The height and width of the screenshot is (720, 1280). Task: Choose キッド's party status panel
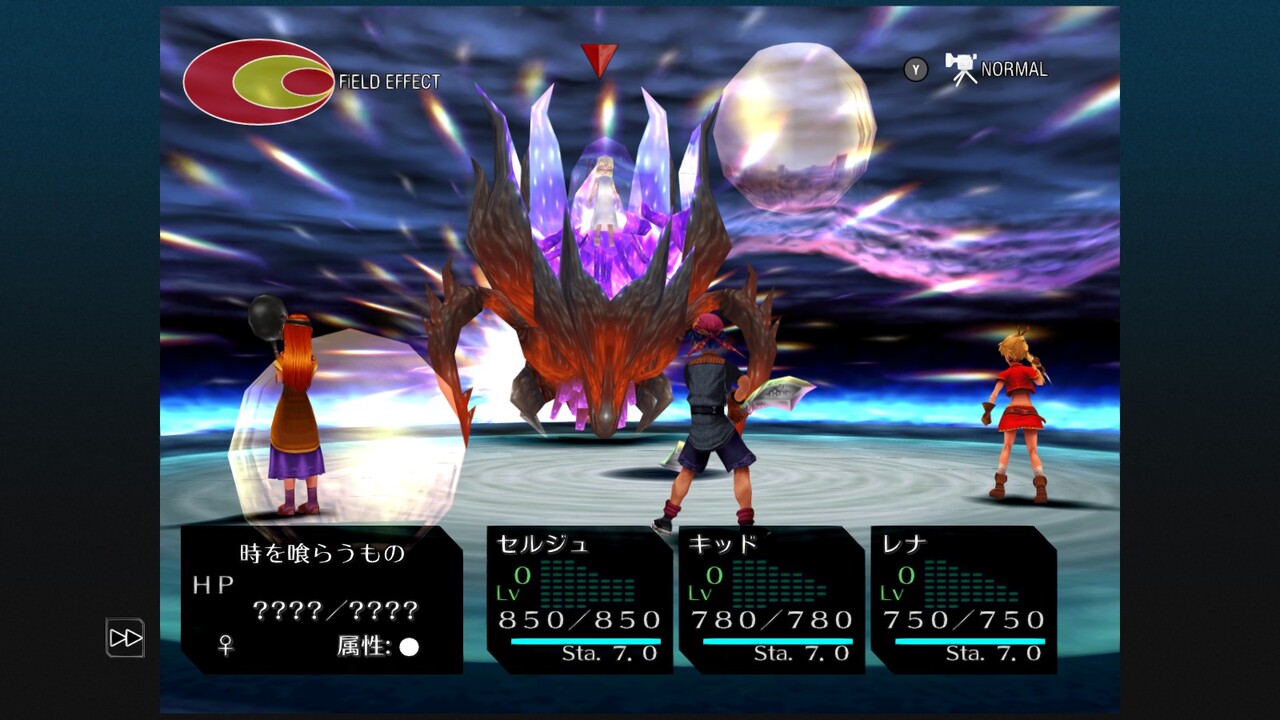pyautogui.click(x=772, y=599)
